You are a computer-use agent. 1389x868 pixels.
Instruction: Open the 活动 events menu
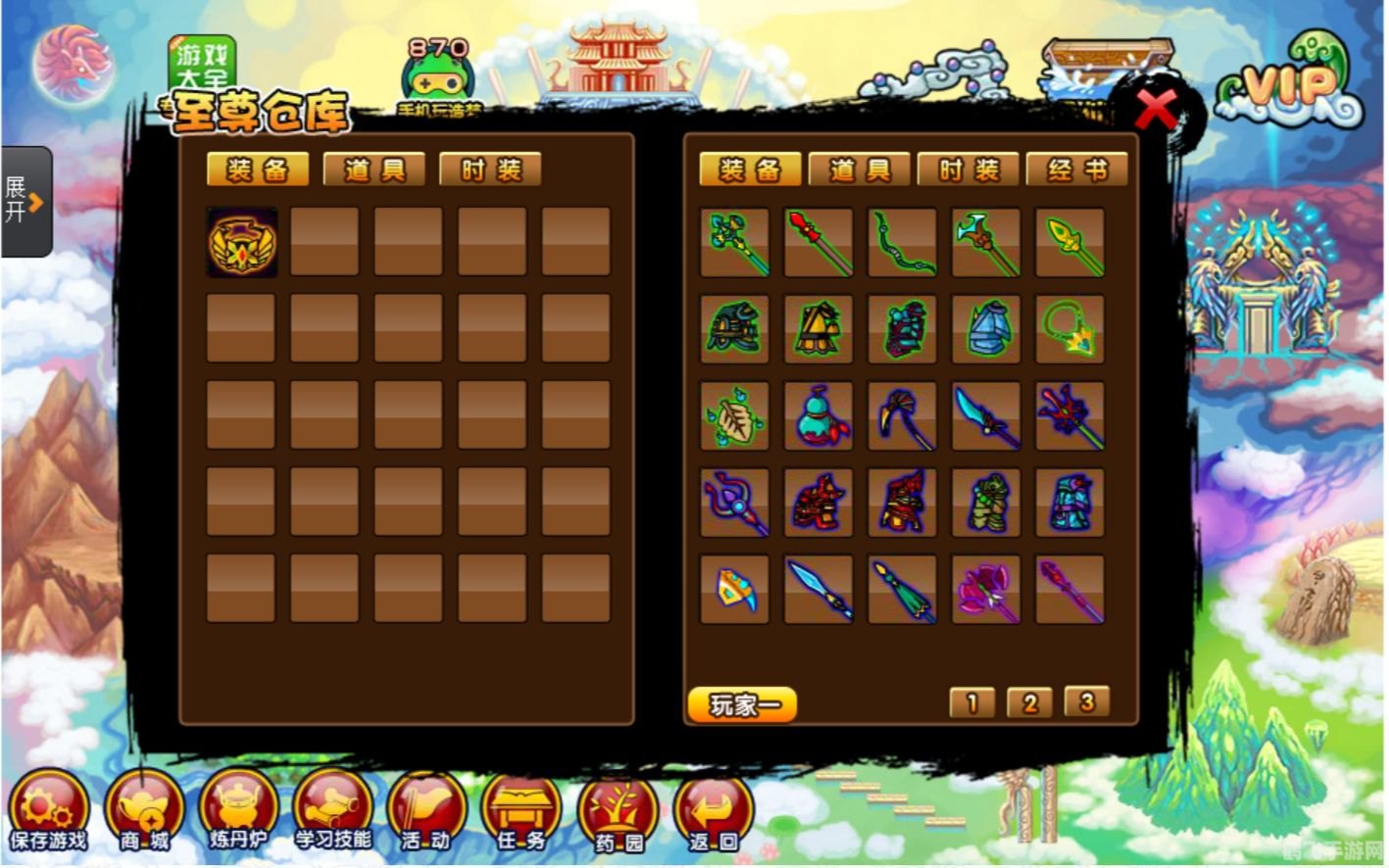426,814
